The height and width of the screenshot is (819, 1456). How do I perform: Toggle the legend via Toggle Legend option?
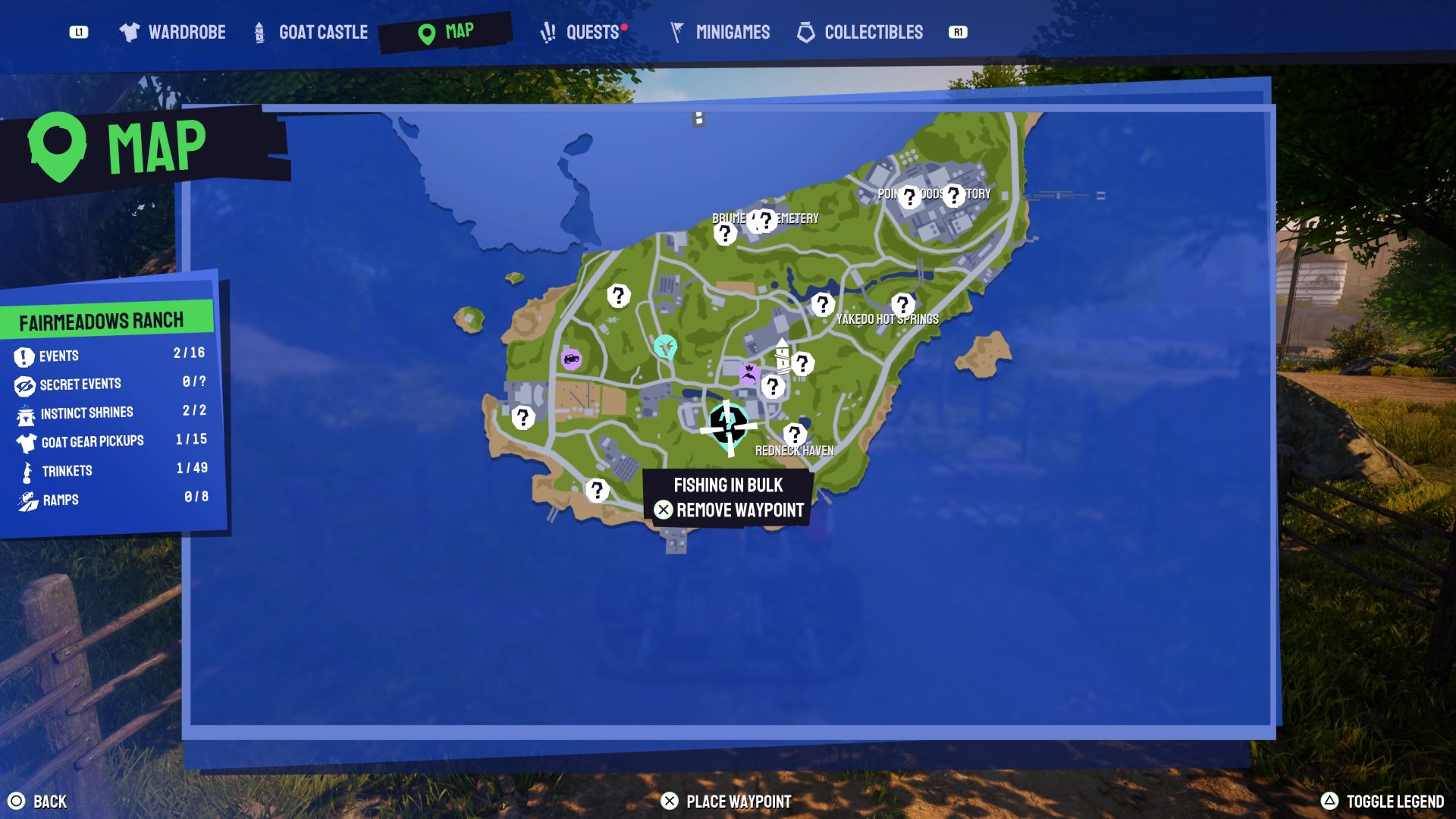pos(1396,800)
